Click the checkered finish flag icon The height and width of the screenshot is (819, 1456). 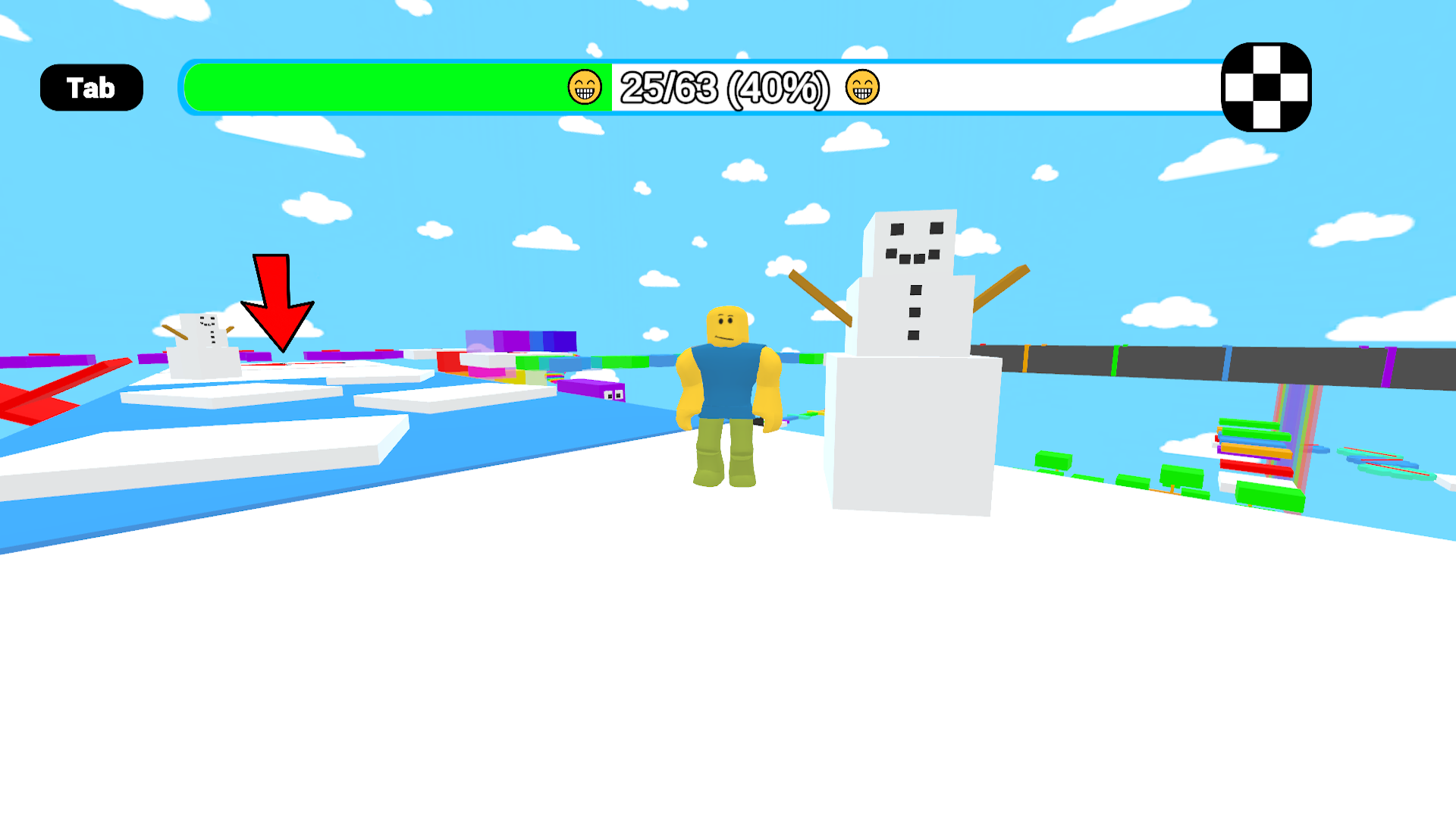1265,87
